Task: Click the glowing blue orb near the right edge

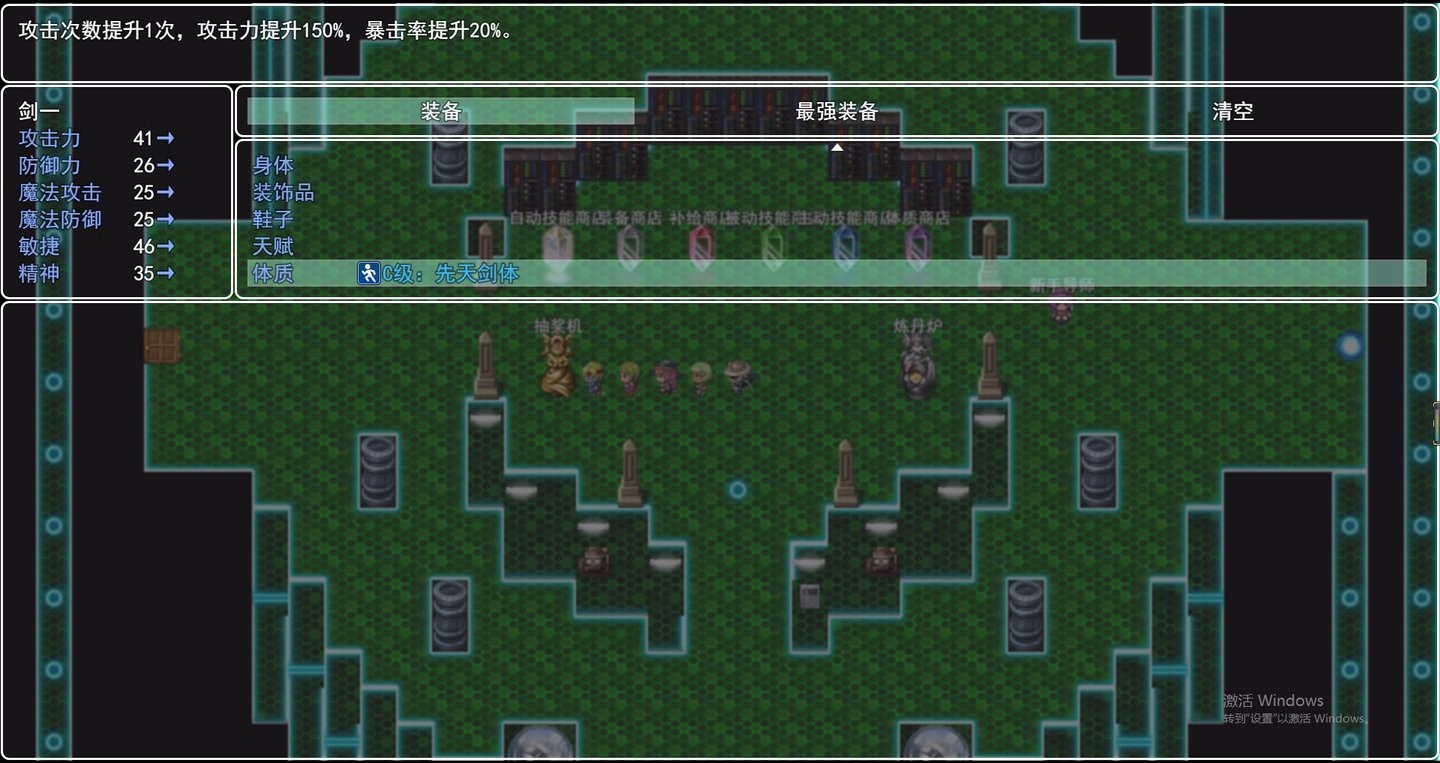Action: pyautogui.click(x=1350, y=345)
